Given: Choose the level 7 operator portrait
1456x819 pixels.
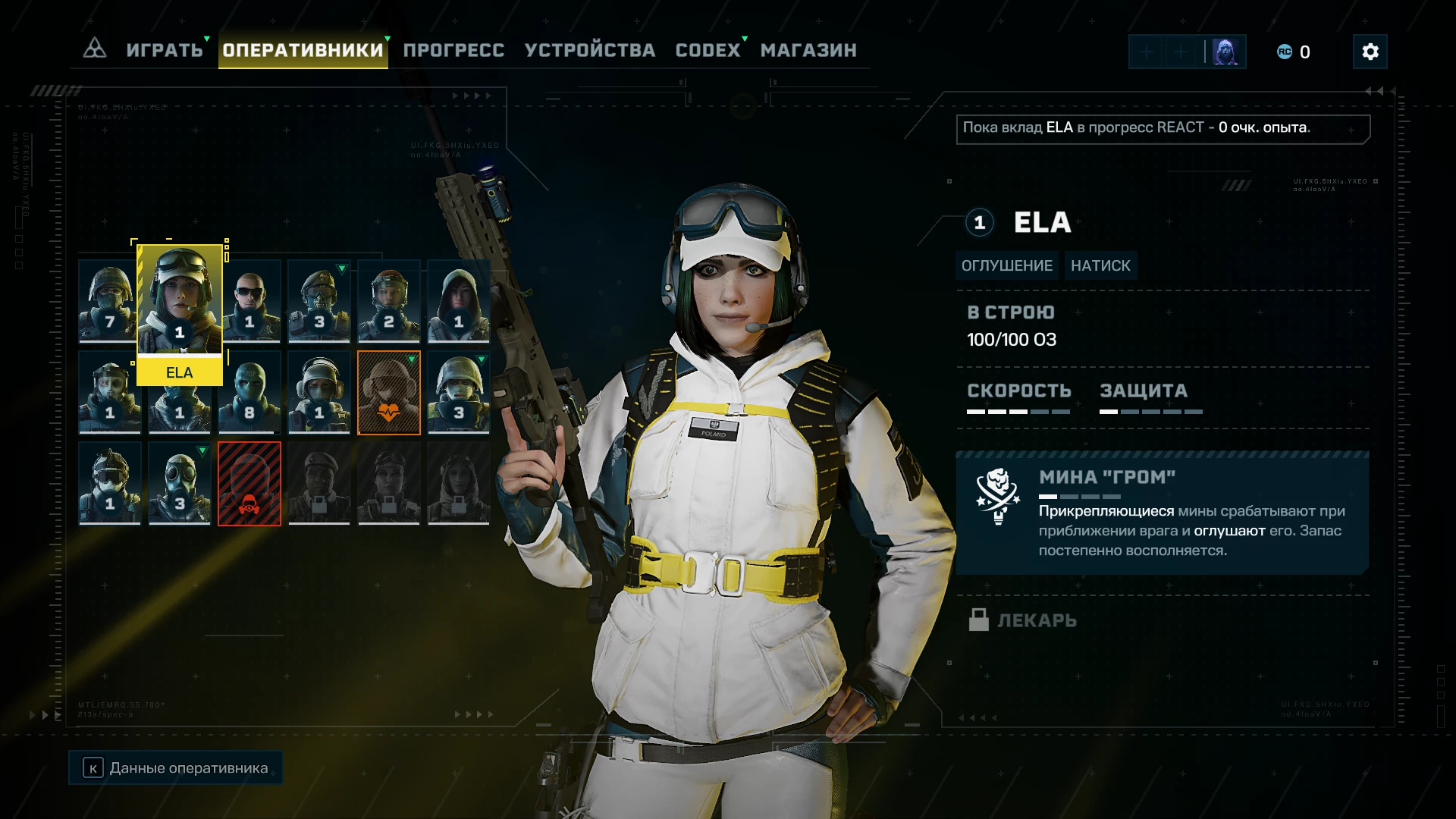Looking at the screenshot, I should pos(108,301).
